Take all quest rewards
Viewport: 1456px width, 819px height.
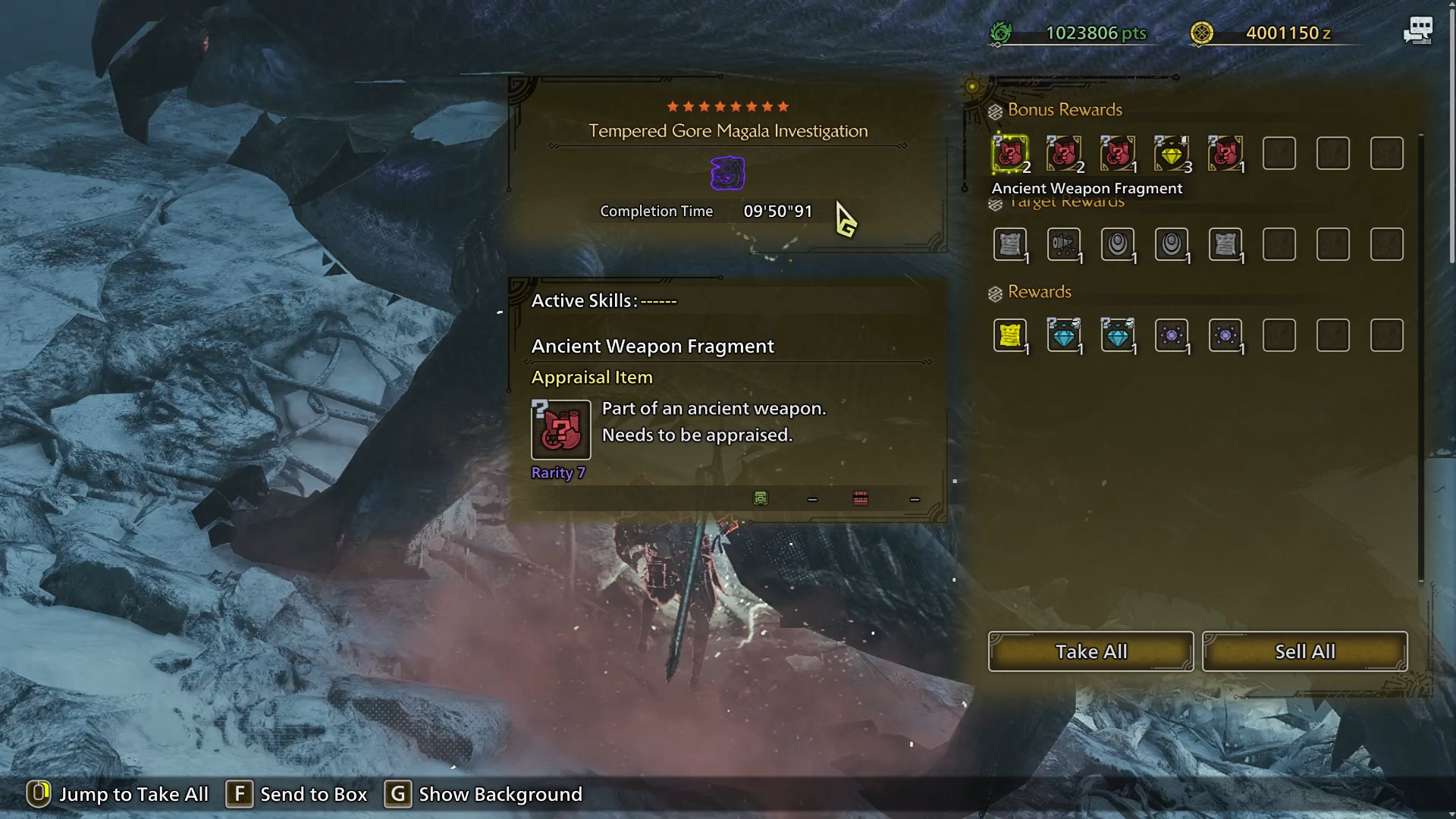coord(1090,651)
